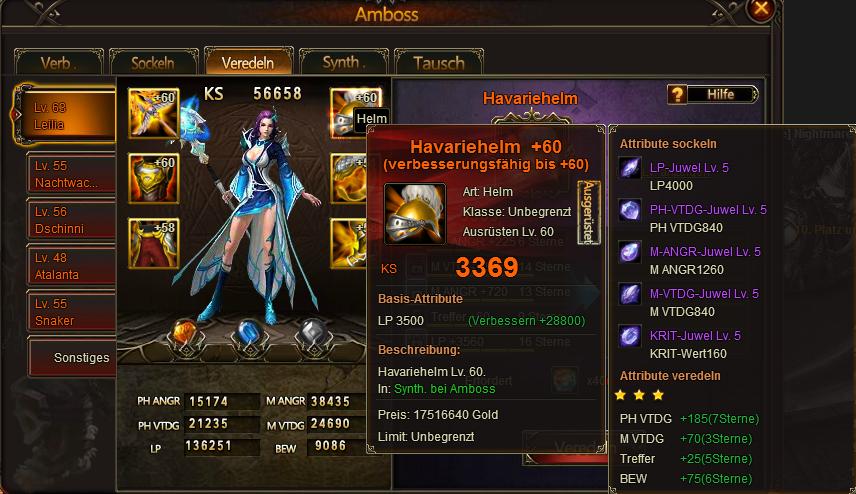Image resolution: width=856 pixels, height=494 pixels.
Task: Click the white gem beneath the character
Action: pyautogui.click(x=311, y=335)
